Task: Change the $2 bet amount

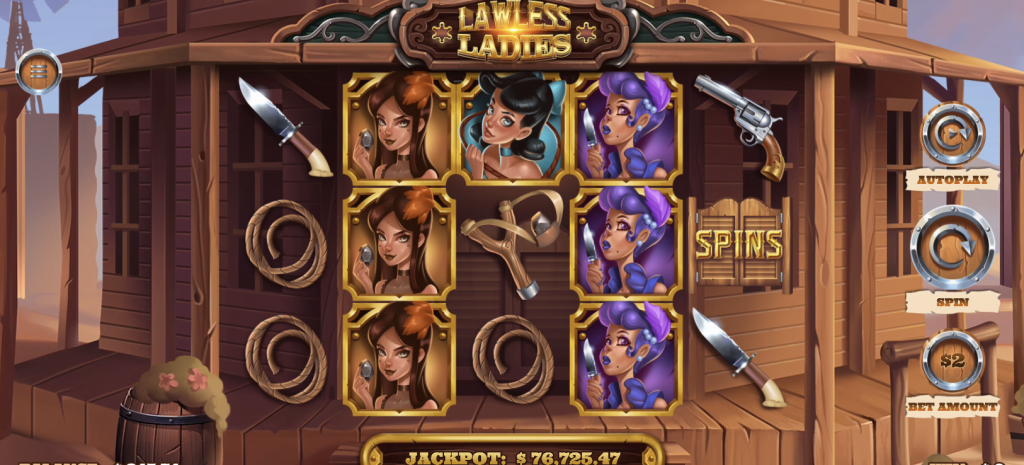Action: click(x=952, y=361)
